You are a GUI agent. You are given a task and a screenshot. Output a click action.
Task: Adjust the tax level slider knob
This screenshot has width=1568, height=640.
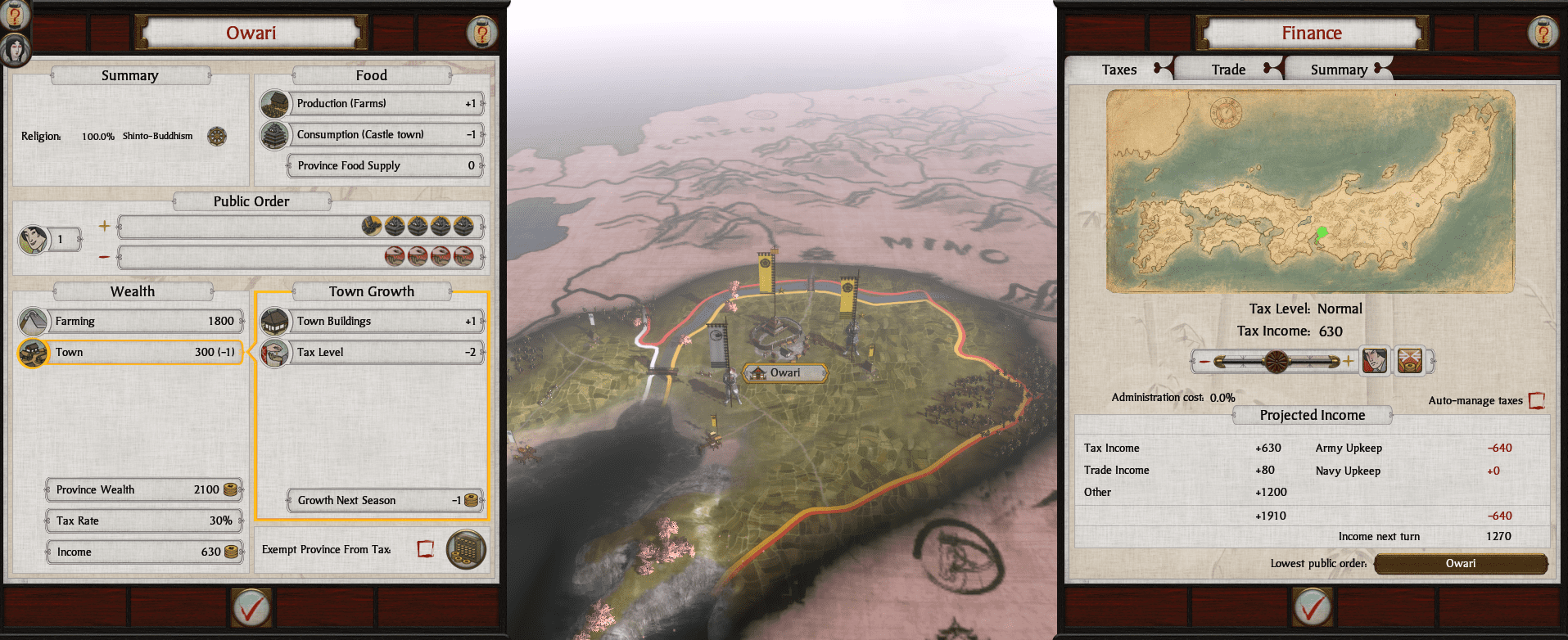click(1276, 361)
